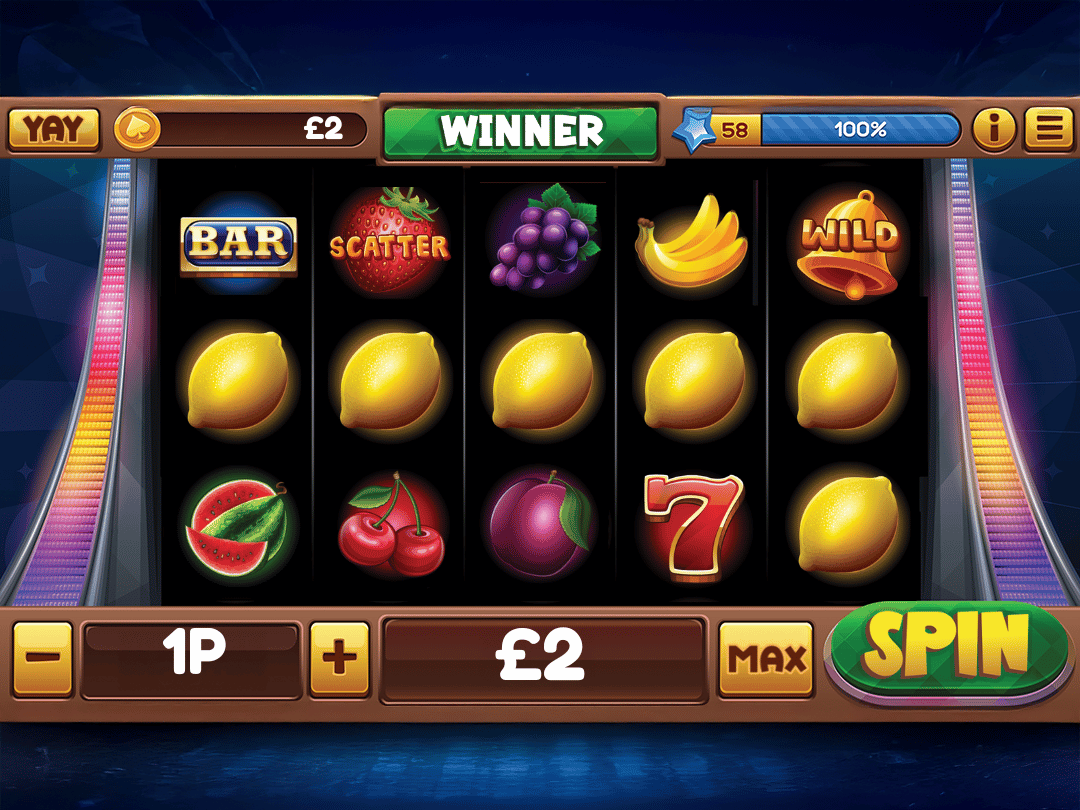Image resolution: width=1080 pixels, height=810 pixels.
Task: Decrease the bet with the minus button
Action: pyautogui.click(x=43, y=659)
